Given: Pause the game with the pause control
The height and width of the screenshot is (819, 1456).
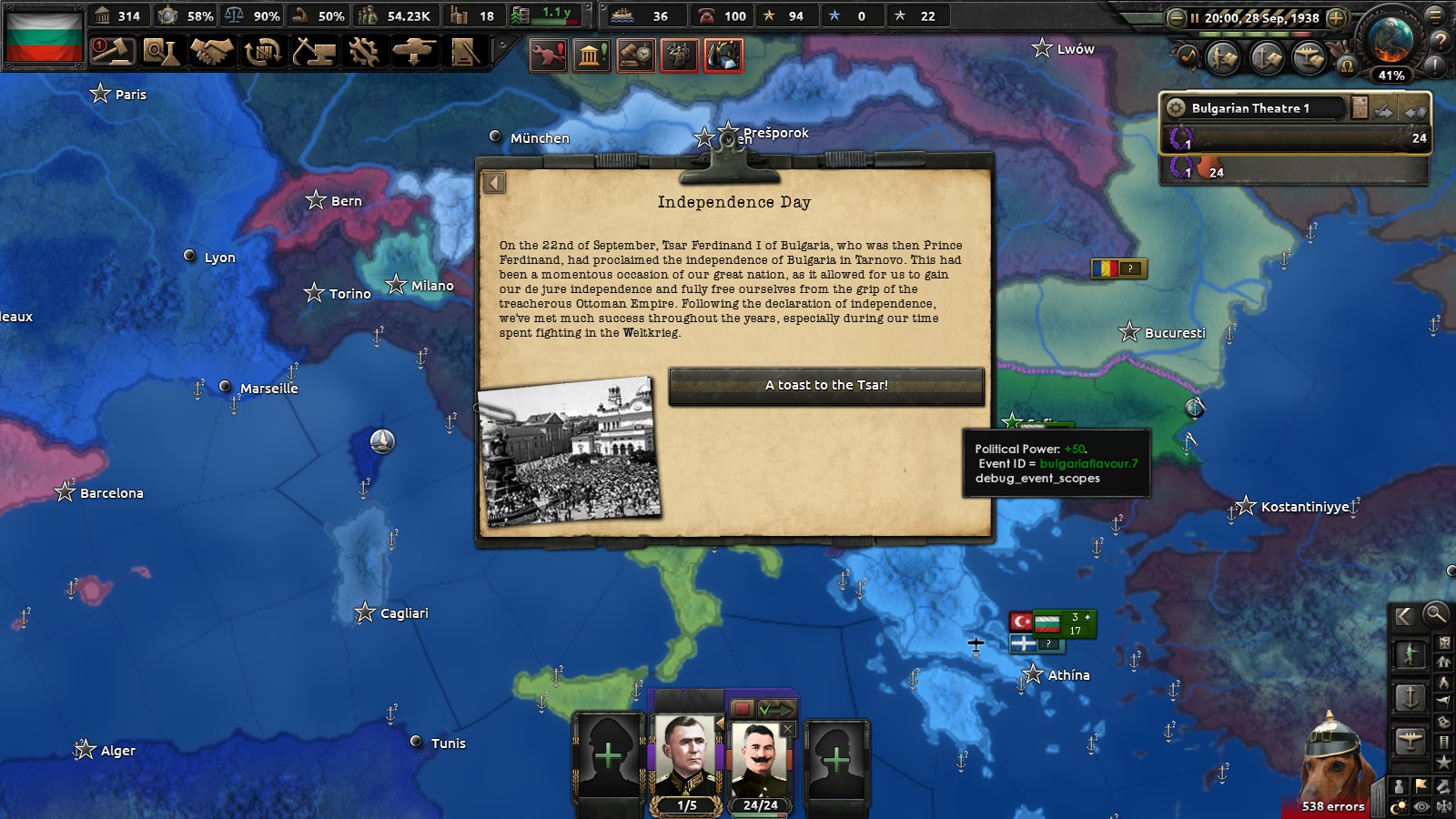Looking at the screenshot, I should (x=1195, y=15).
